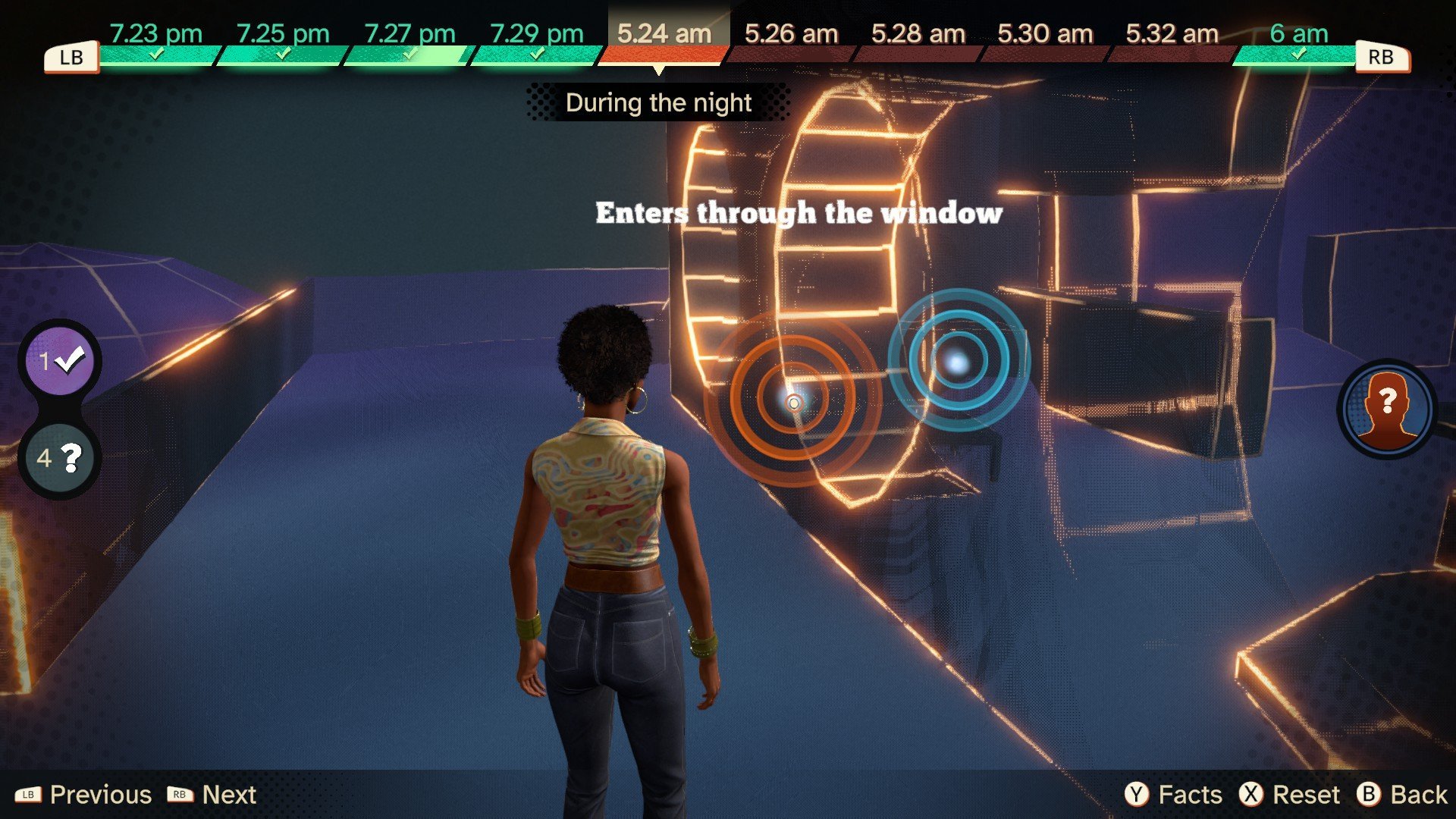
Task: Reset the current reconstruction
Action: [x=1289, y=794]
